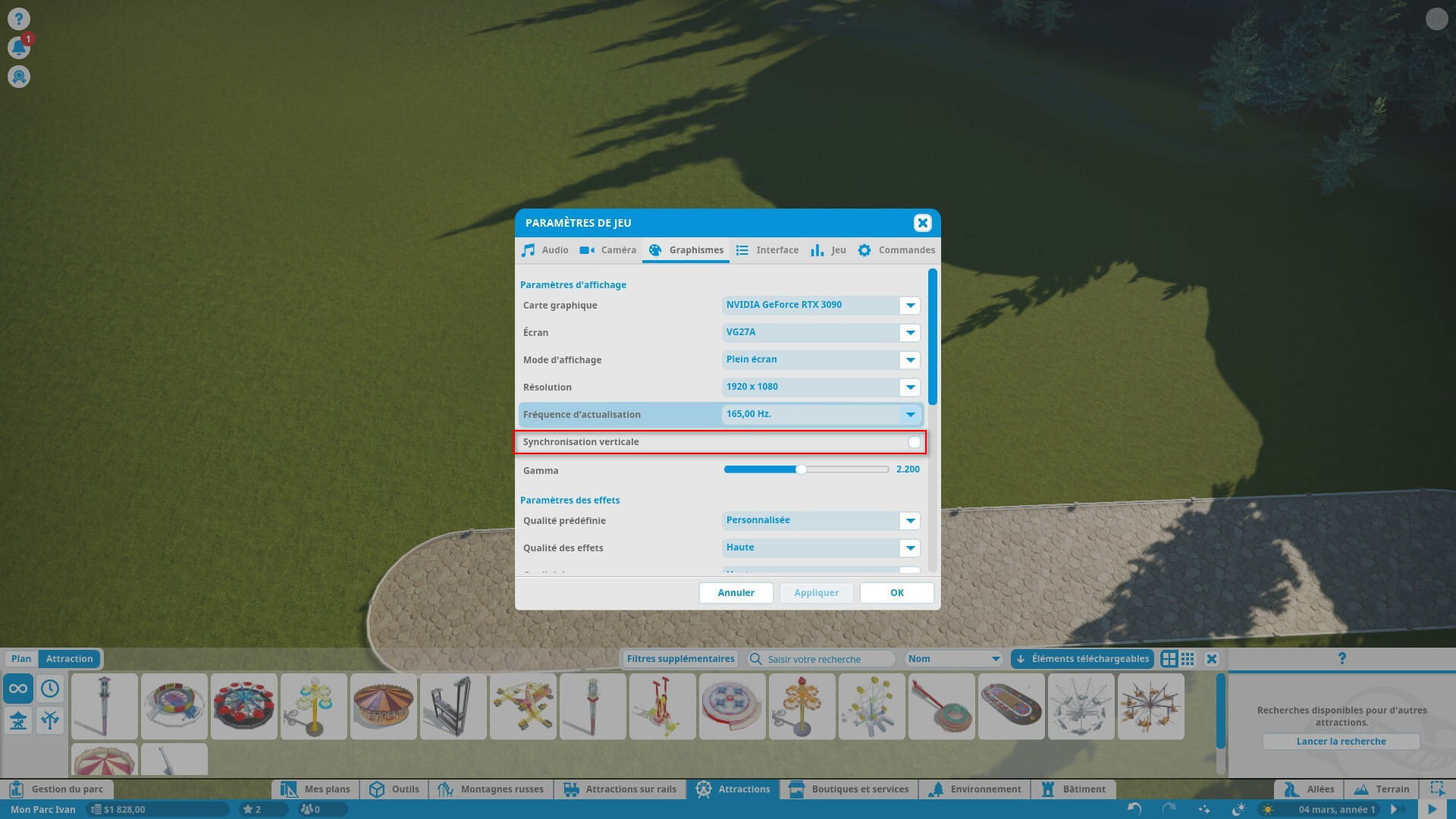Open Éléments téléchargeables content
Image resolution: width=1456 pixels, height=819 pixels.
[x=1082, y=659]
